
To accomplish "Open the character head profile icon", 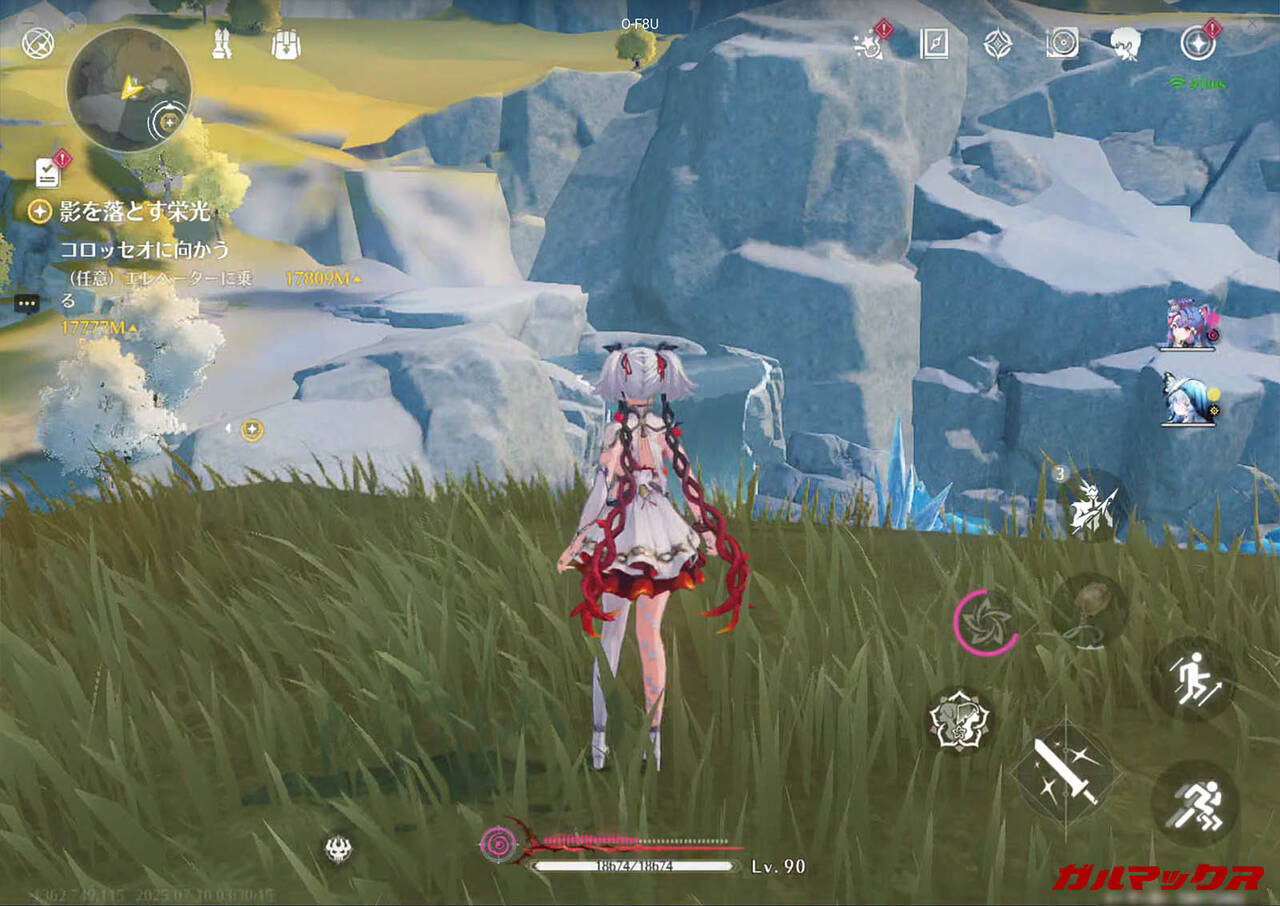I will (1126, 43).
